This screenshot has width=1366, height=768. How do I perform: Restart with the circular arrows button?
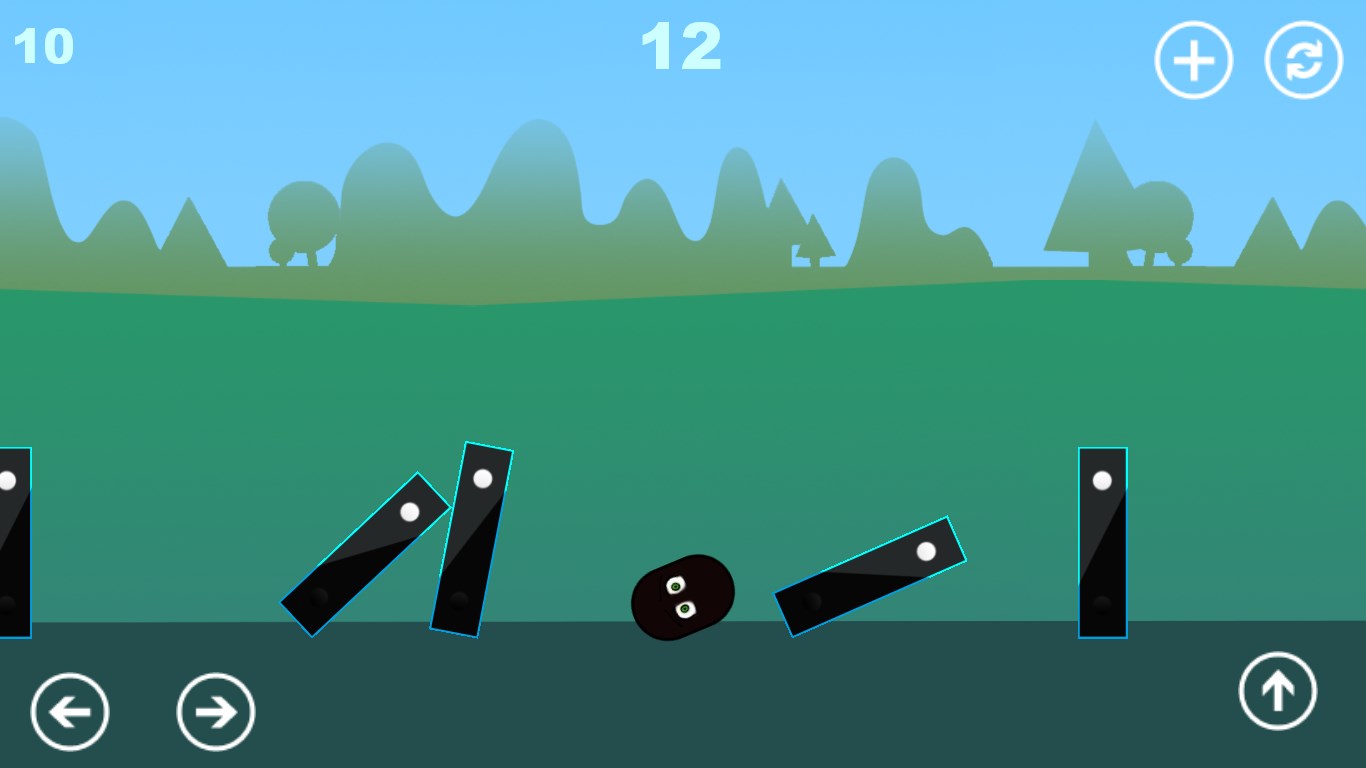click(1304, 60)
